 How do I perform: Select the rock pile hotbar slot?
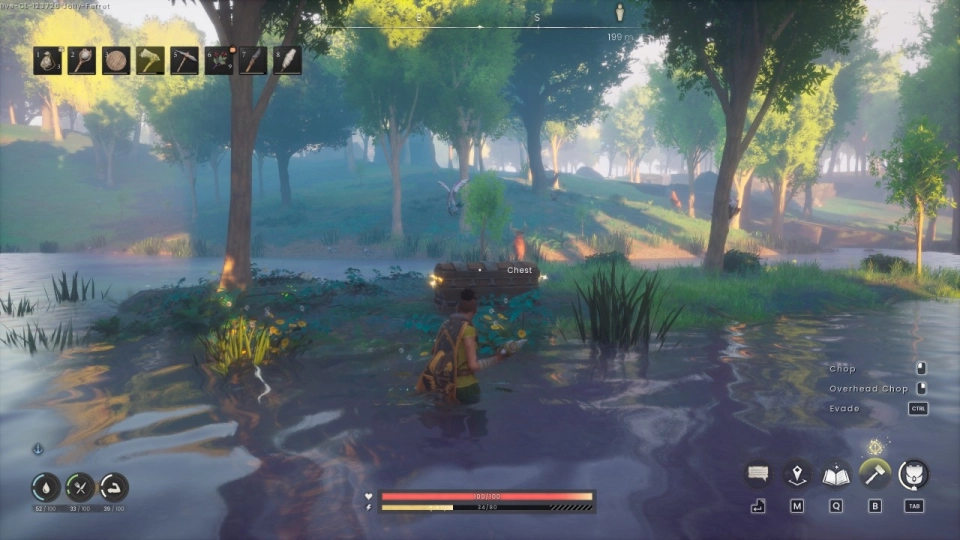[47, 60]
